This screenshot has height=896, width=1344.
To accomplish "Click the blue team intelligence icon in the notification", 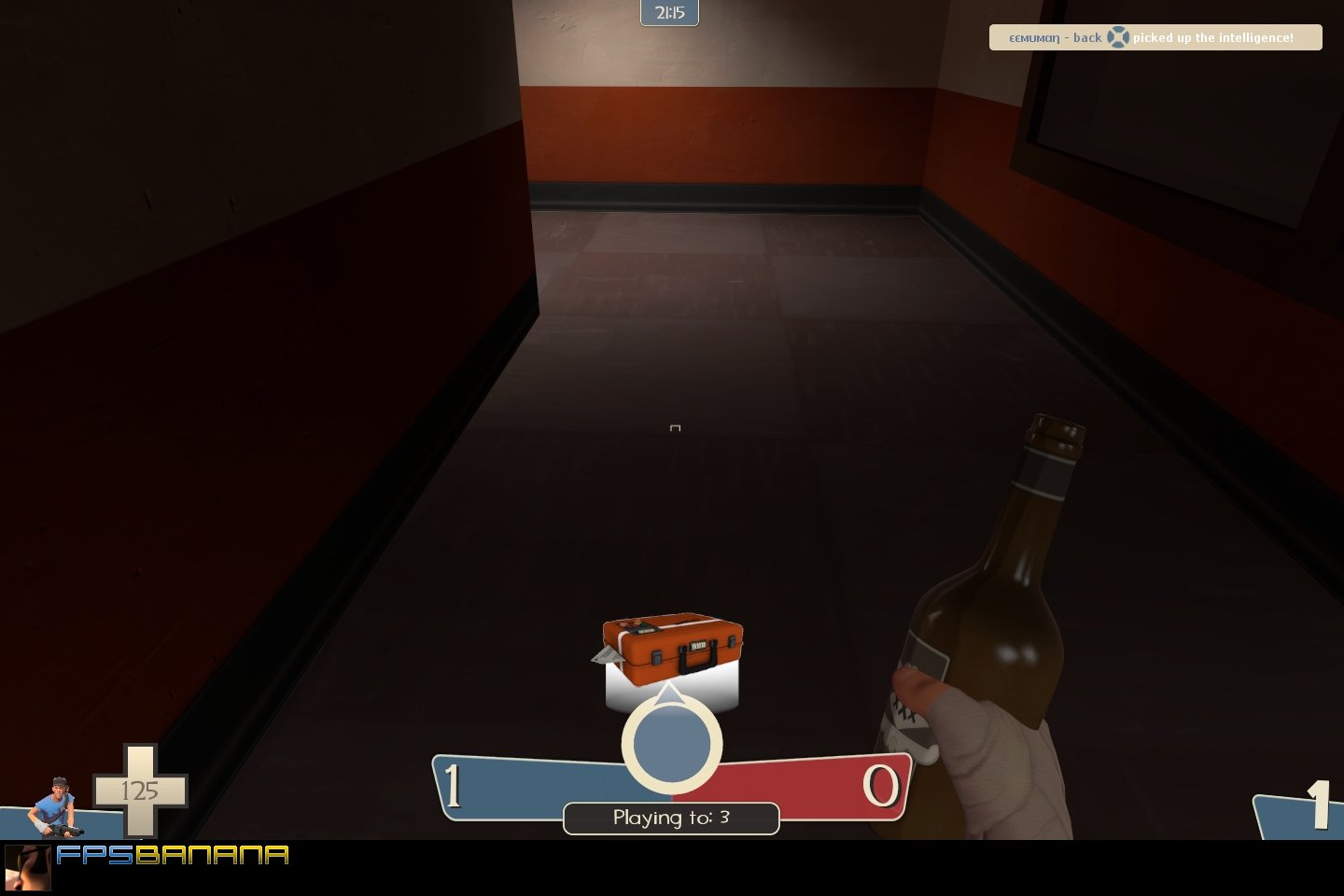I will point(1117,37).
